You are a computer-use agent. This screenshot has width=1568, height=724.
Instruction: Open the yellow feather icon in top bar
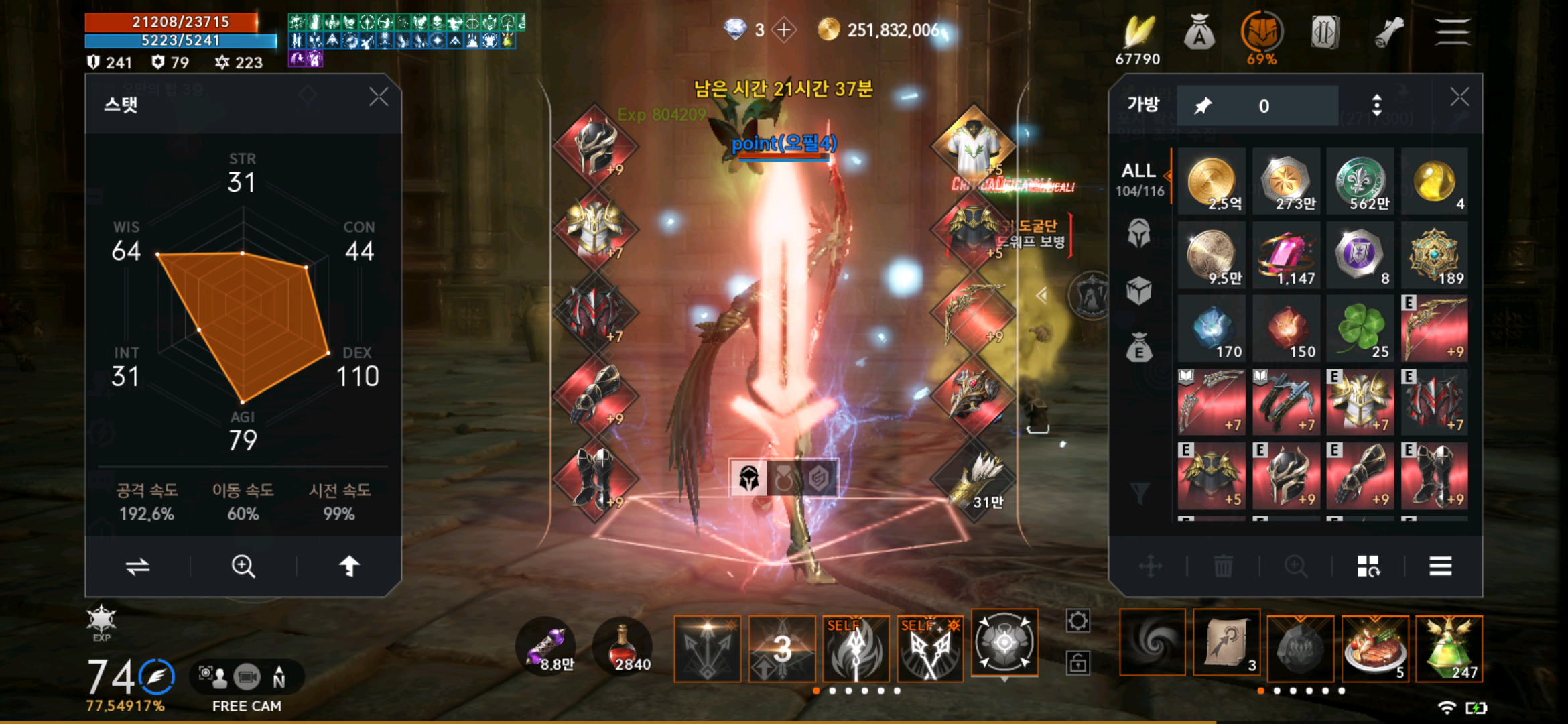1138,32
